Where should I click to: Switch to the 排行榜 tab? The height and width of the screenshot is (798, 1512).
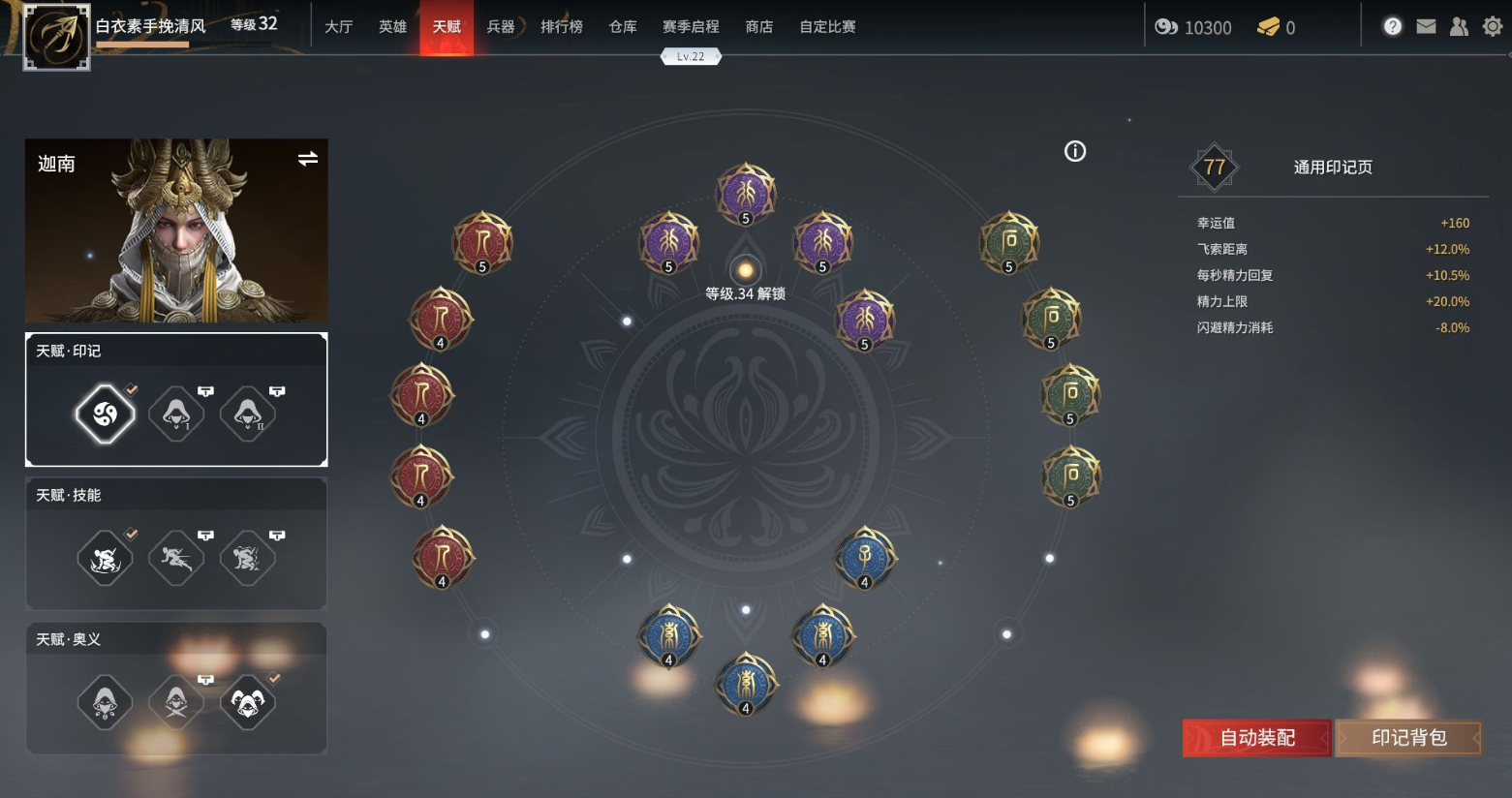pyautogui.click(x=561, y=27)
